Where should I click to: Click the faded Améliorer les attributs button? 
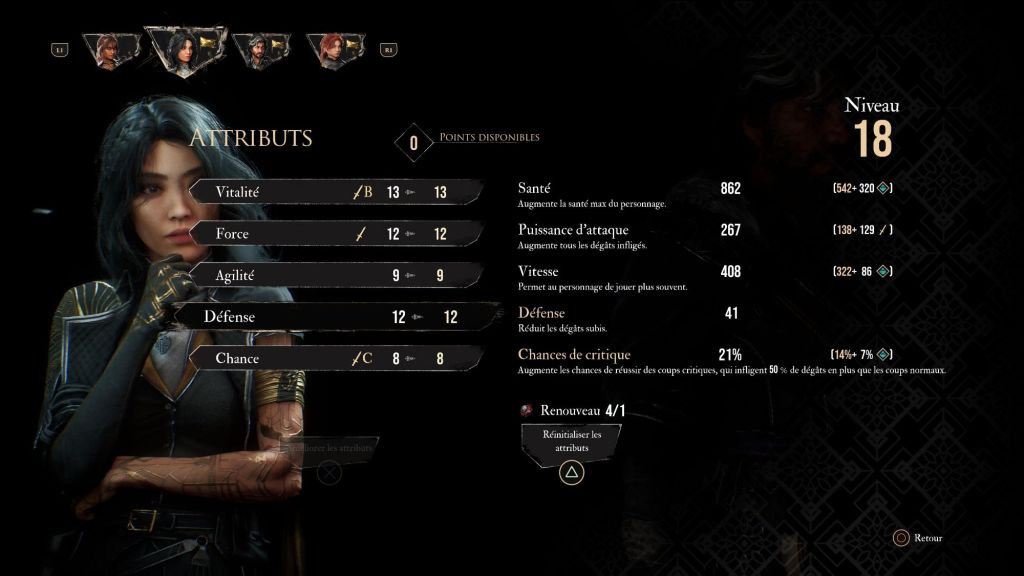click(x=330, y=448)
